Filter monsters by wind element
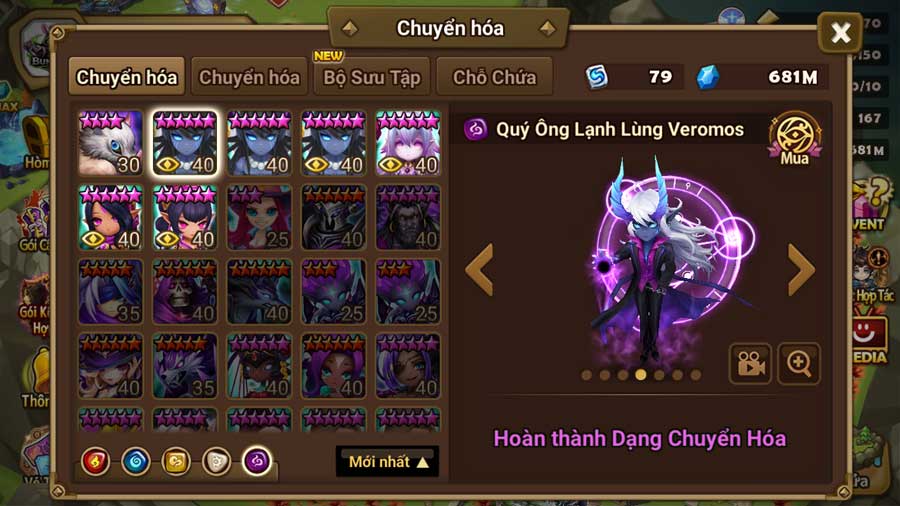This screenshot has width=900, height=506. [x=176, y=461]
